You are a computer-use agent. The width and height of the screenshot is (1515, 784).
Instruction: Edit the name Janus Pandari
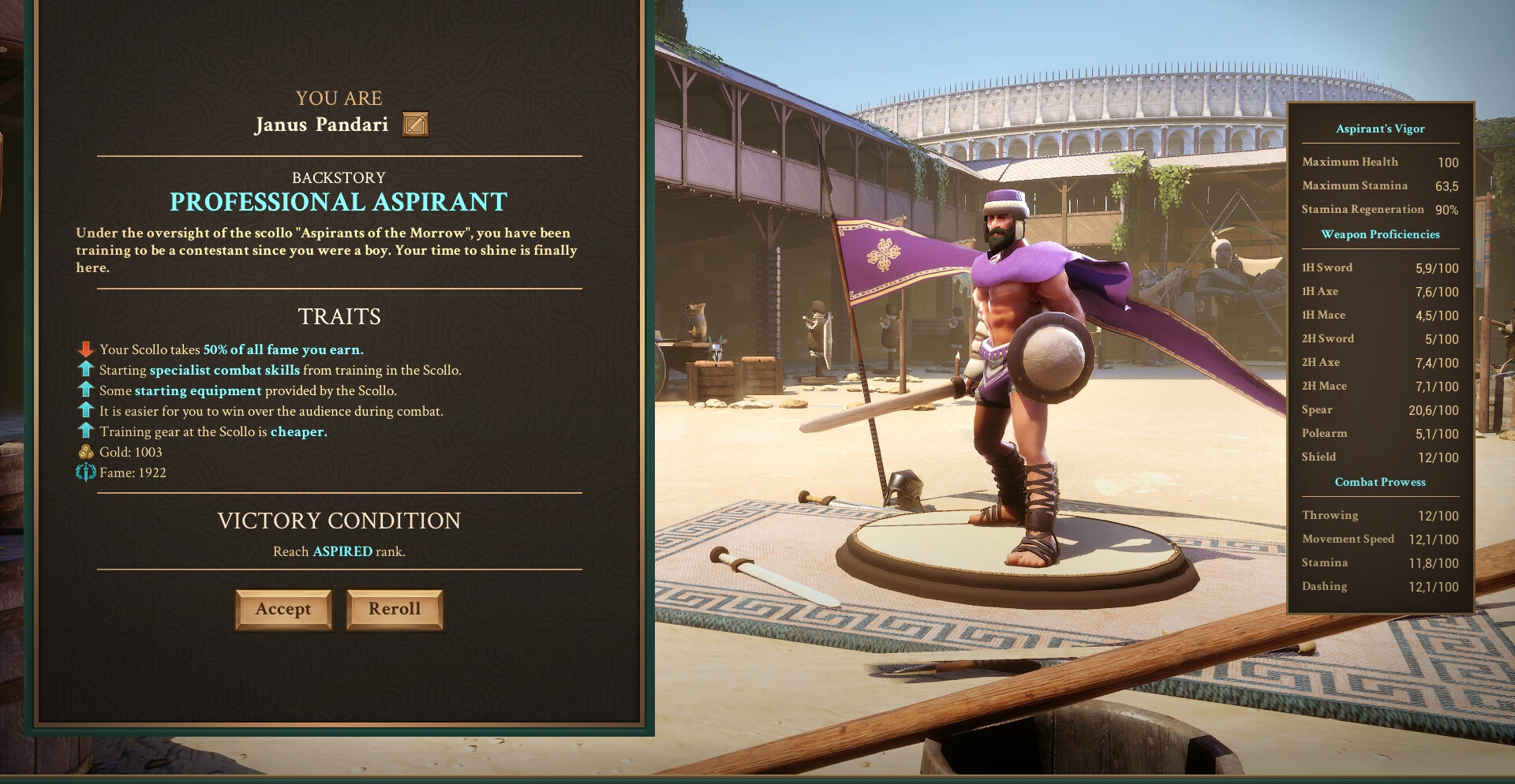click(415, 125)
